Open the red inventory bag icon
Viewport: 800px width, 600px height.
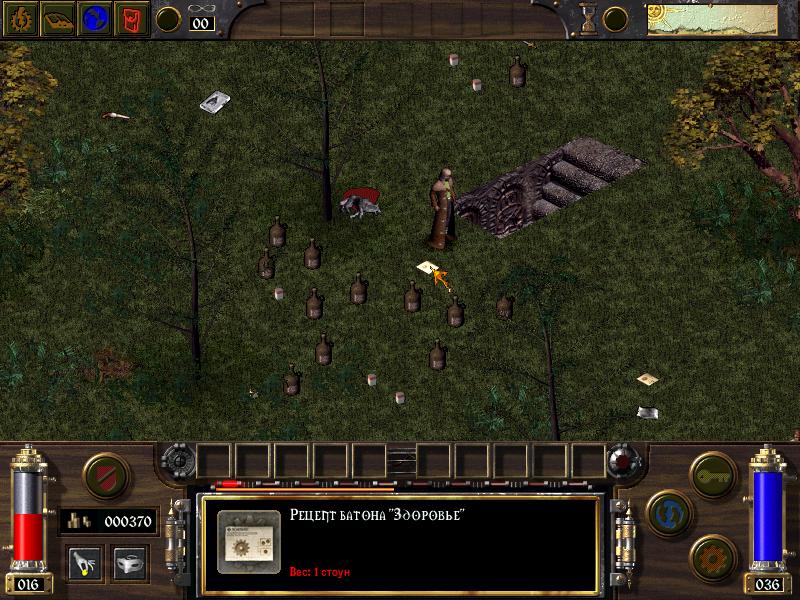click(131, 19)
